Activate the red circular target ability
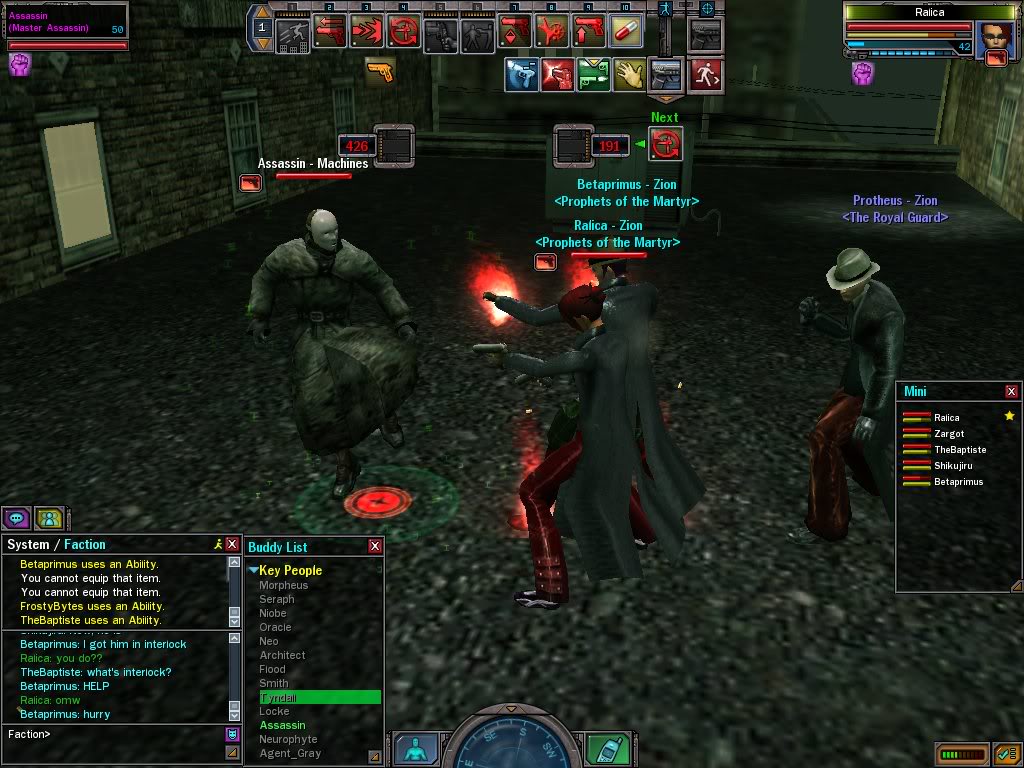The width and height of the screenshot is (1024, 768). pos(405,34)
